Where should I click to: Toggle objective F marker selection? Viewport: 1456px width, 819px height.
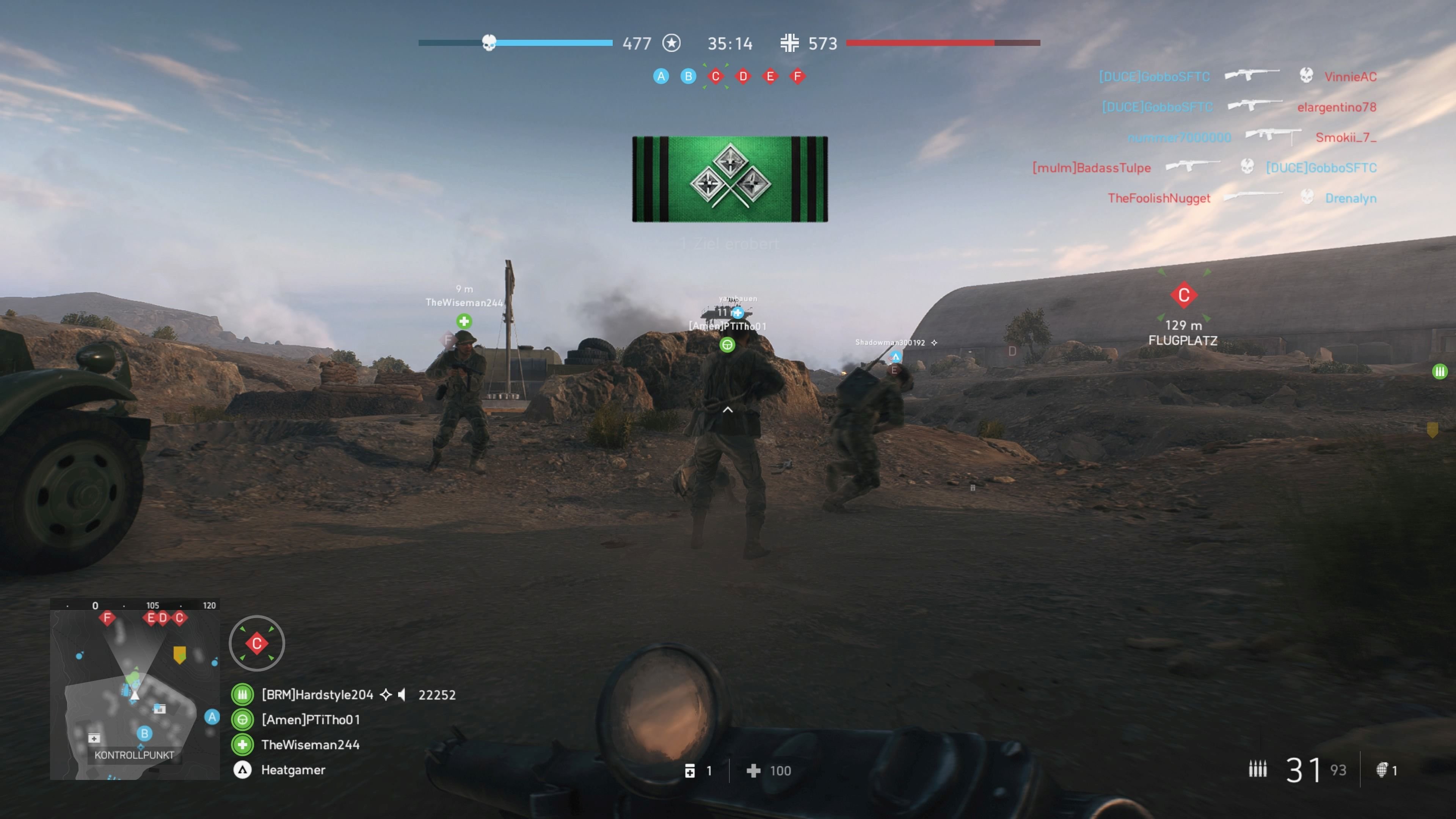[797, 76]
